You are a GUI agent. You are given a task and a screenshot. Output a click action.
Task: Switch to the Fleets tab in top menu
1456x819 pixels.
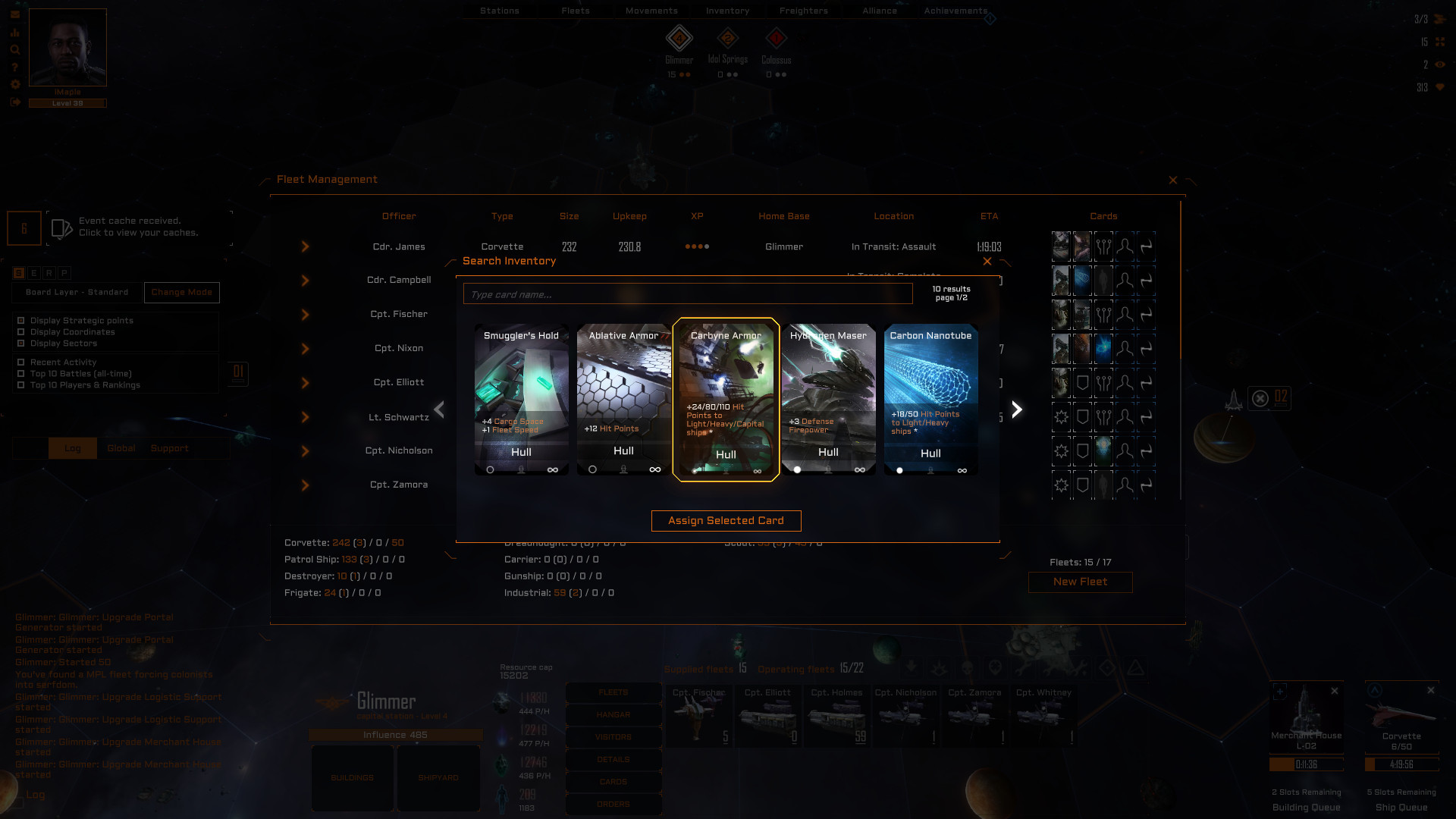click(x=575, y=11)
